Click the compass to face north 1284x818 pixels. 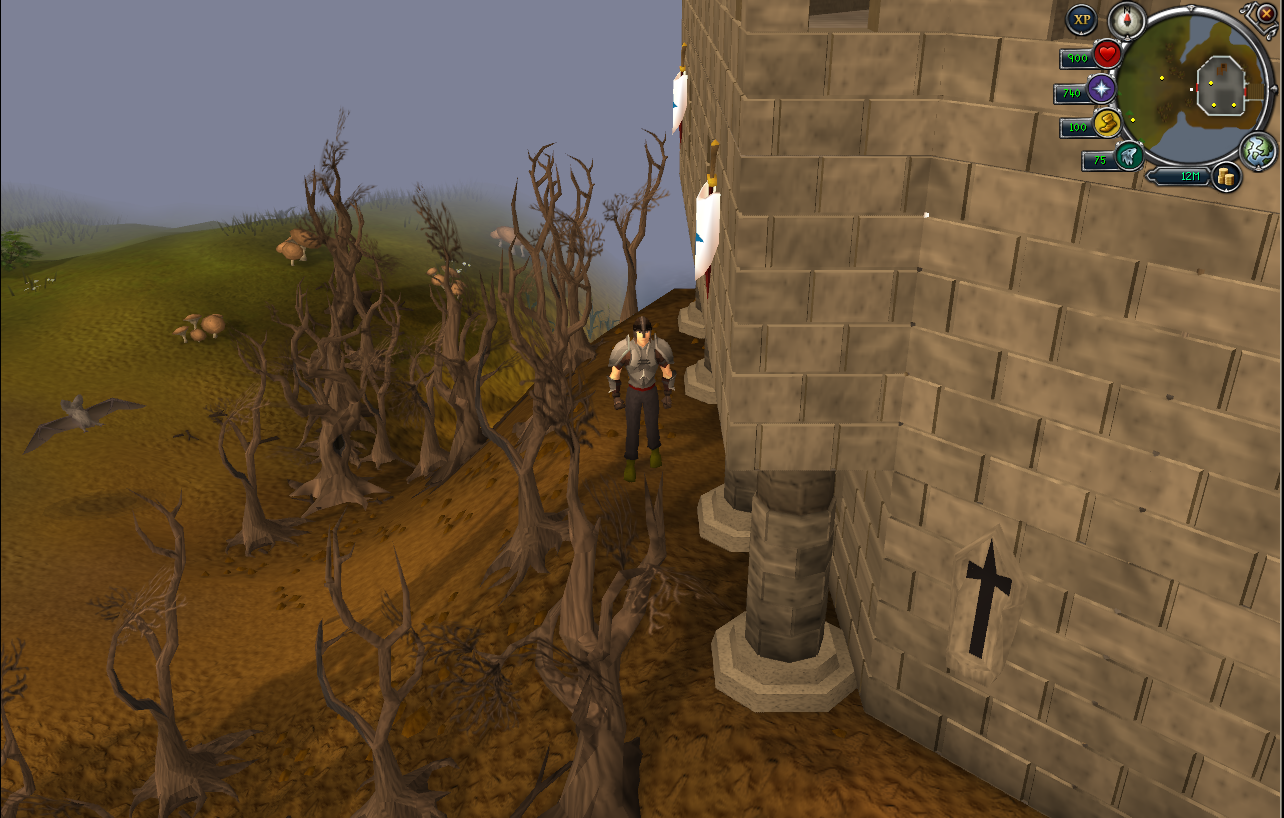coord(1126,18)
